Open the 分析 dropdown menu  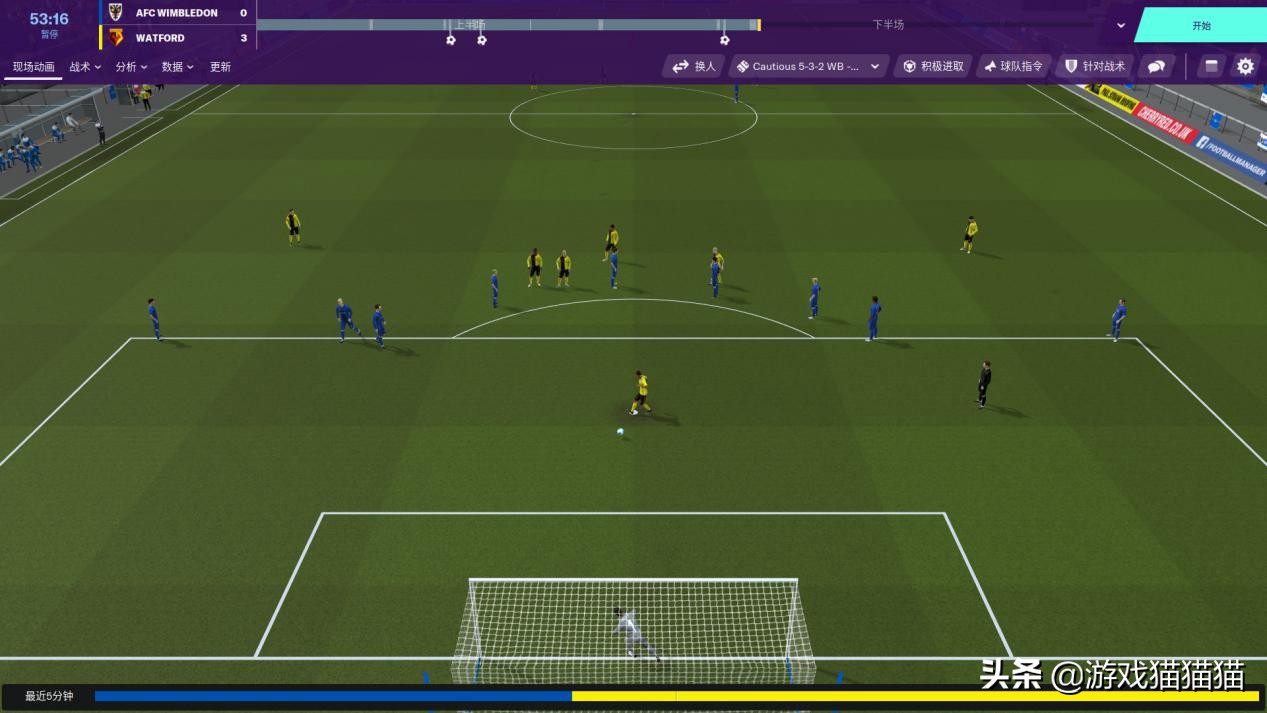coord(131,67)
